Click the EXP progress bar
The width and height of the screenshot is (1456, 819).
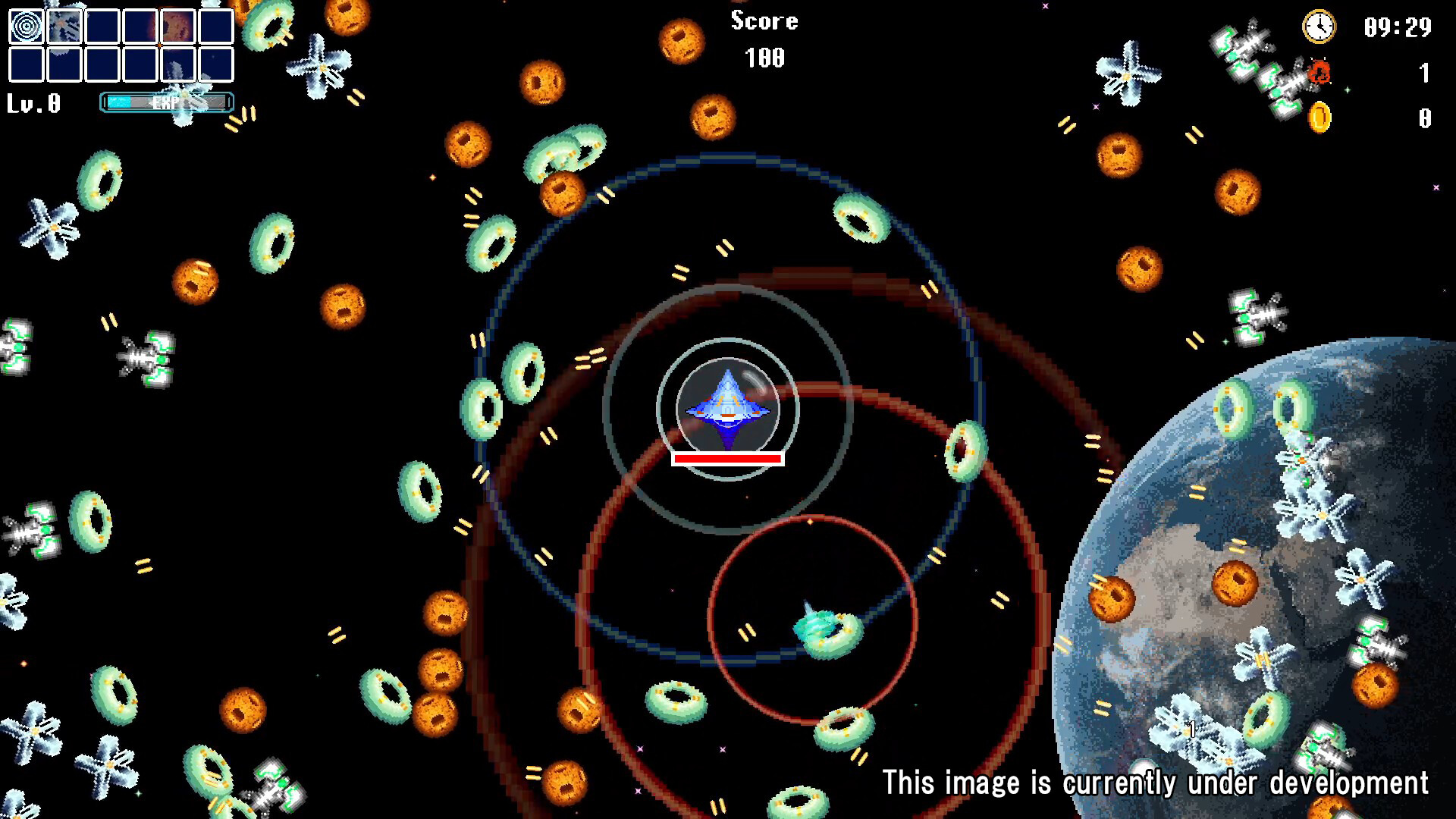tap(165, 102)
